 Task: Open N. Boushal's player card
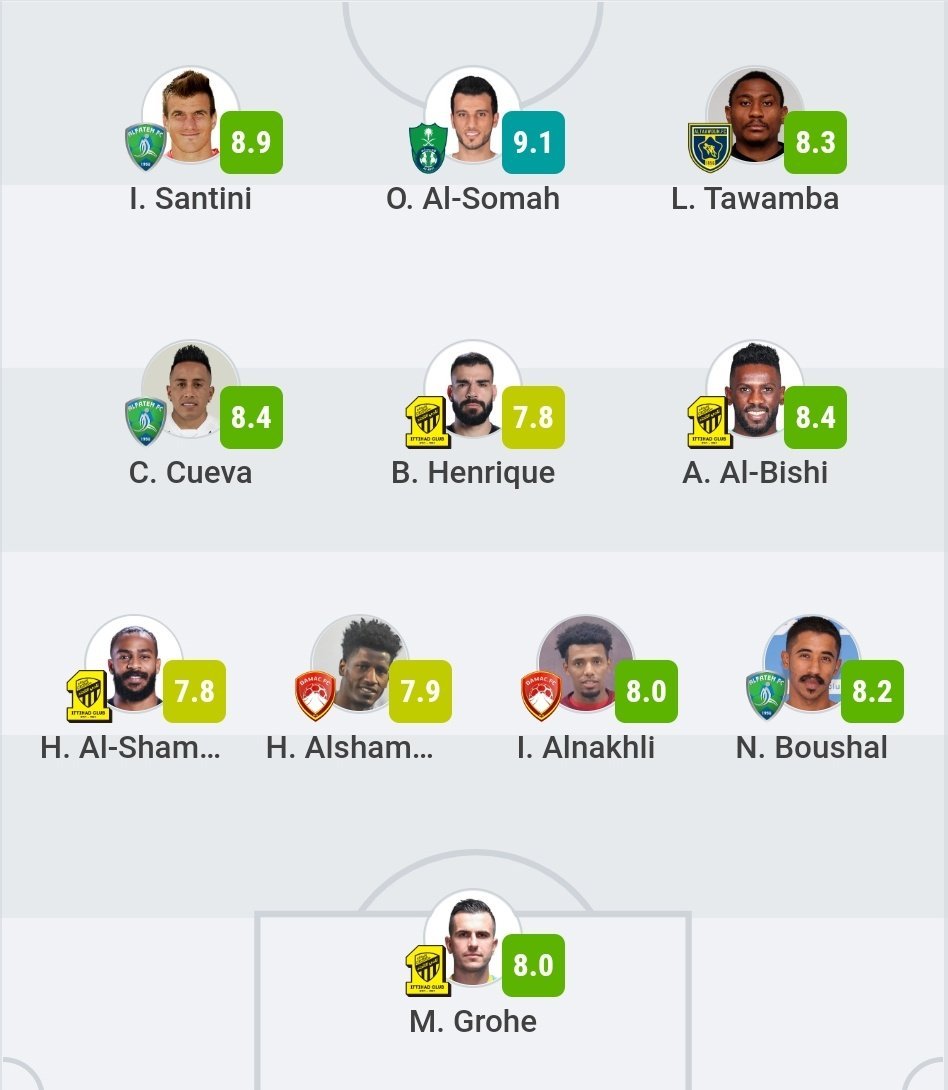(812, 664)
